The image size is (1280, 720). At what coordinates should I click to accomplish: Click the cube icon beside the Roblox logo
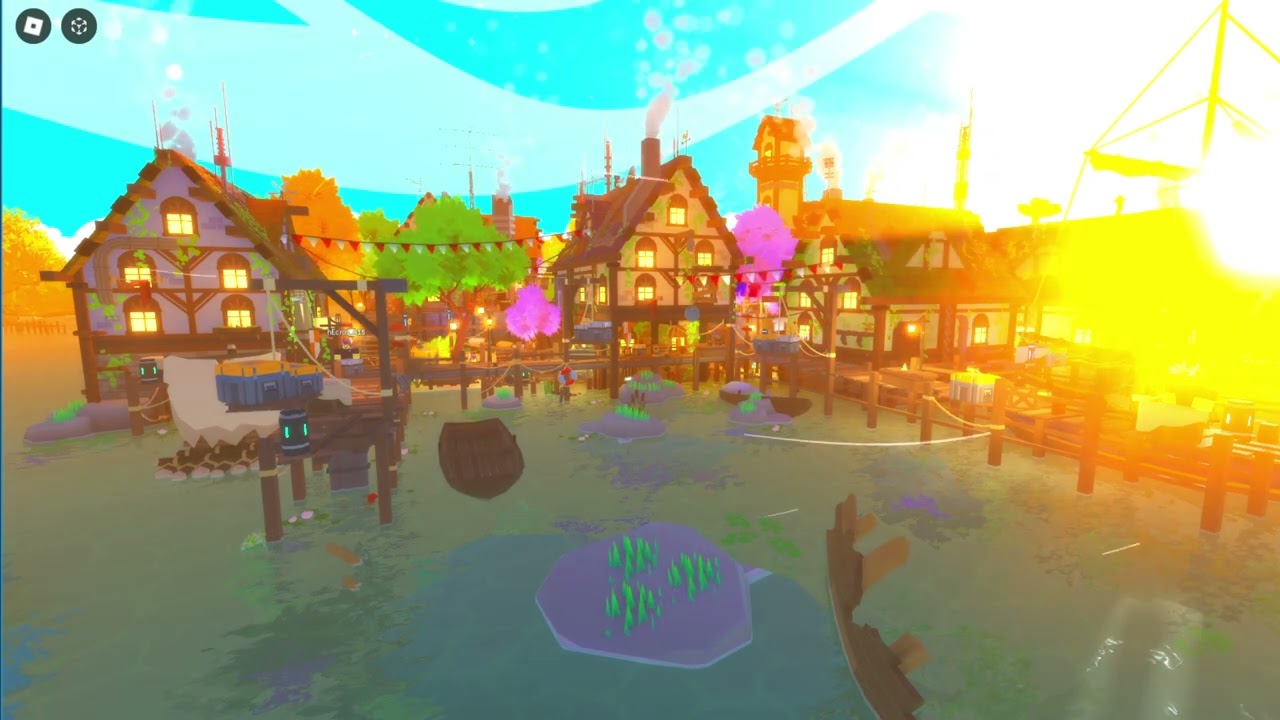tap(79, 26)
